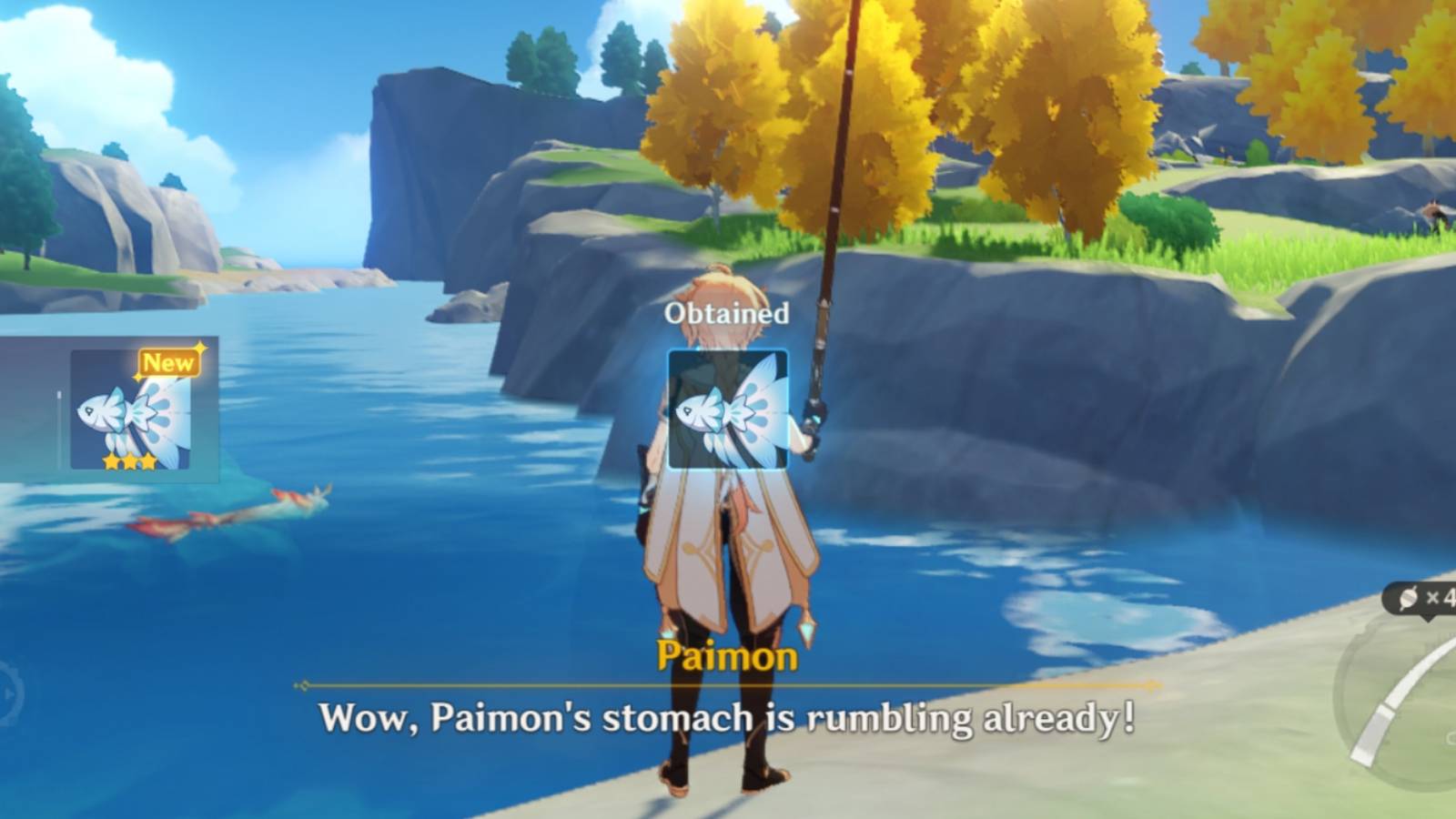The height and width of the screenshot is (819, 1456).
Task: Click the middle rarity star below the fish
Action: (130, 462)
